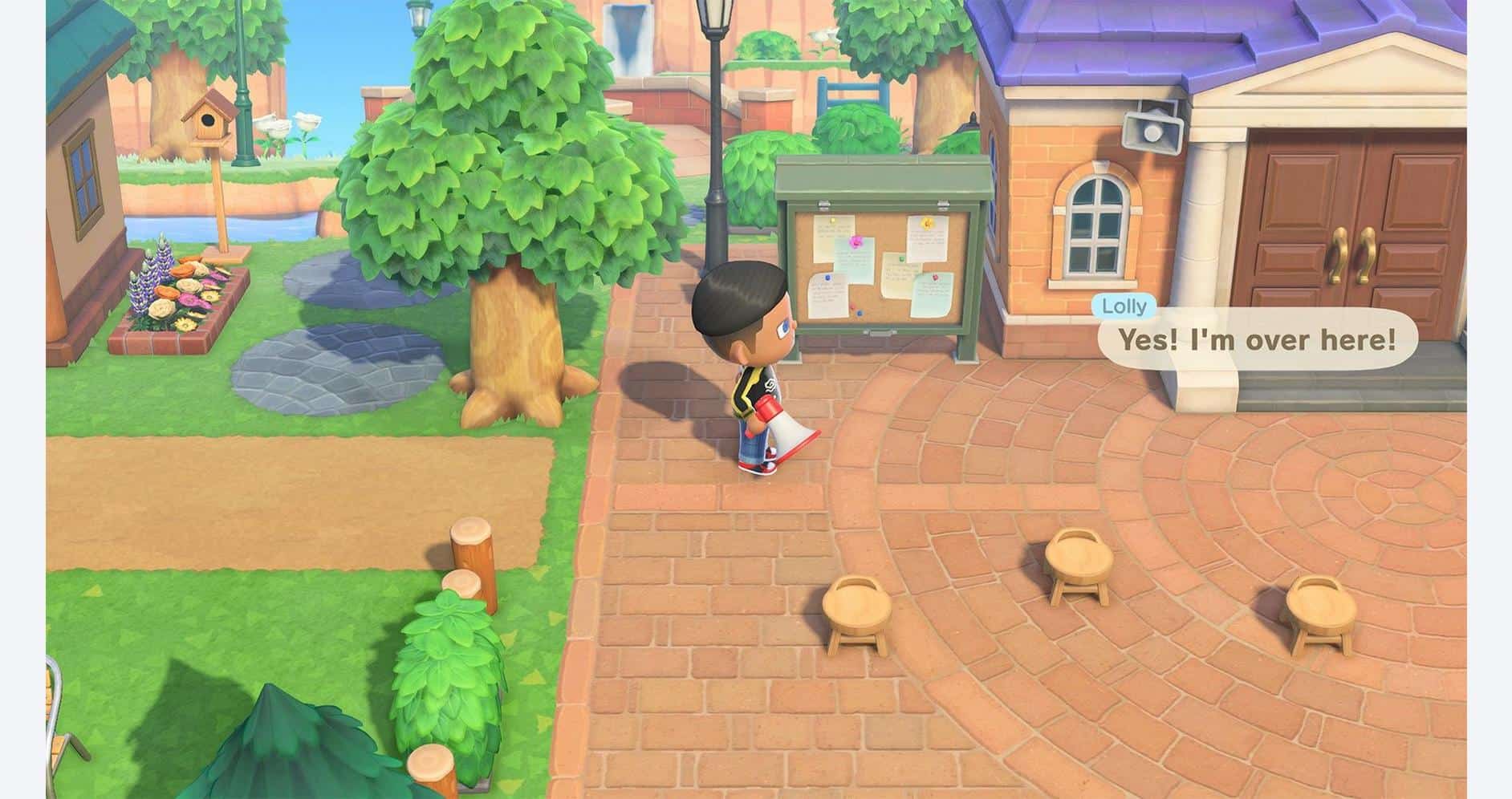Select the red pushpin holding a note
Screen dimensions: 1512x799
[x=935, y=277]
